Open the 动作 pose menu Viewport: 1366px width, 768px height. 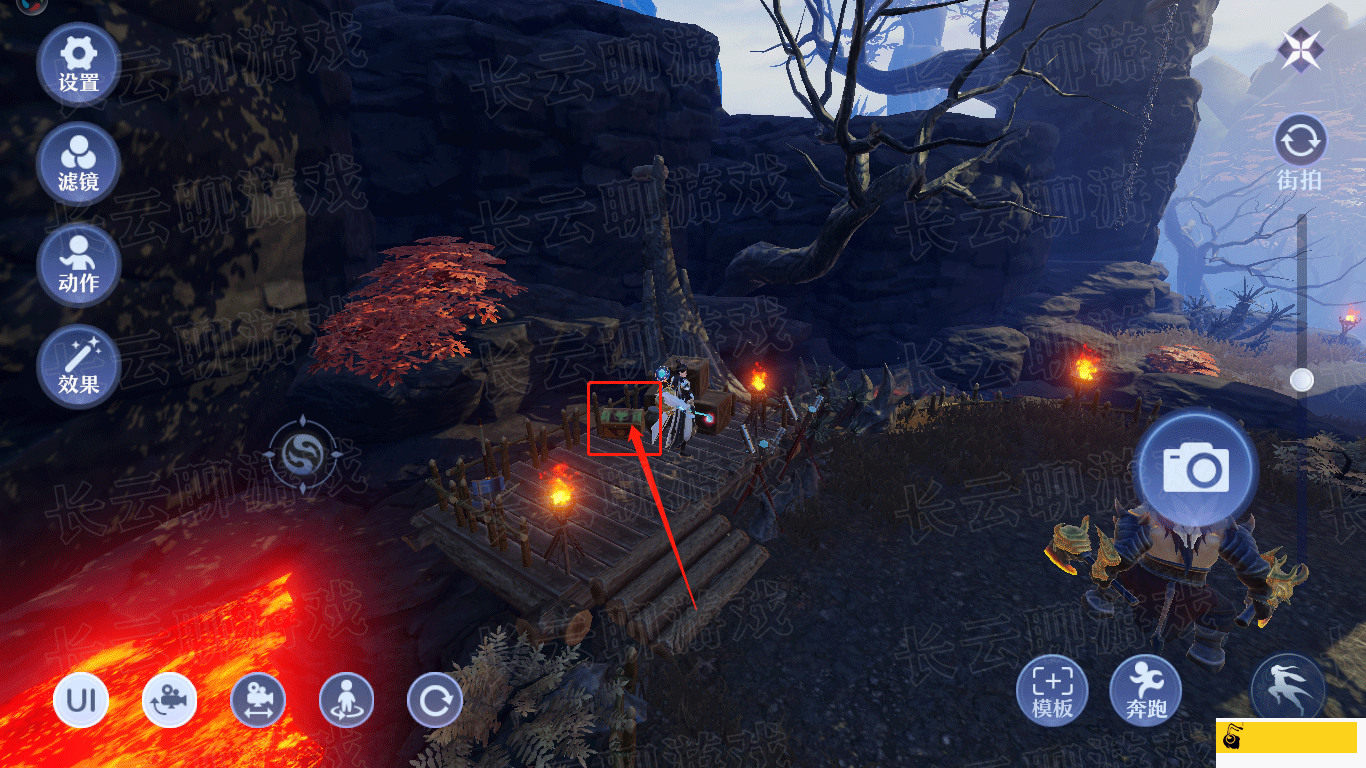[x=78, y=264]
